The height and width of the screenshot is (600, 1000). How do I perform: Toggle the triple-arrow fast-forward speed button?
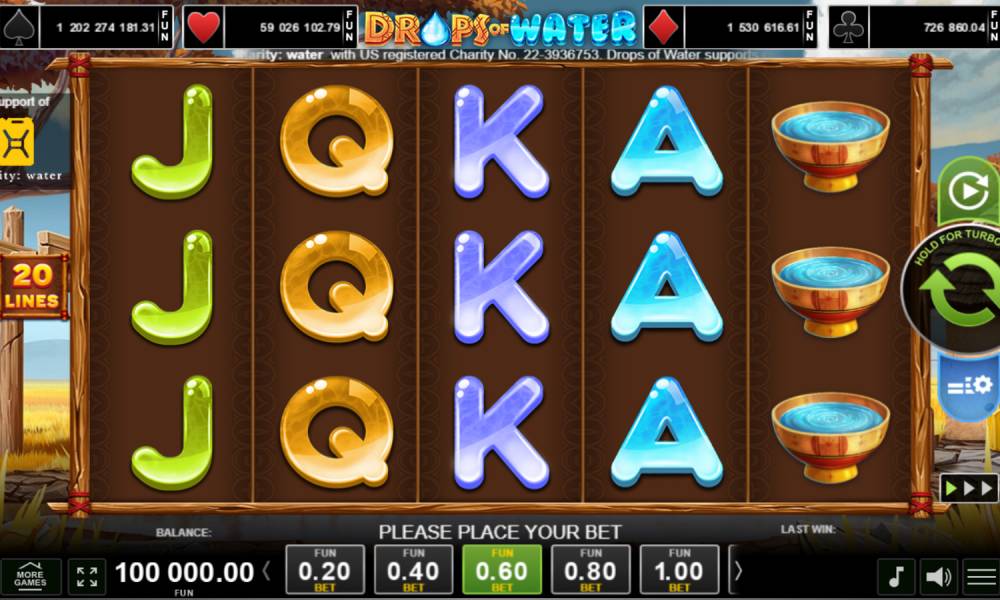point(967,489)
